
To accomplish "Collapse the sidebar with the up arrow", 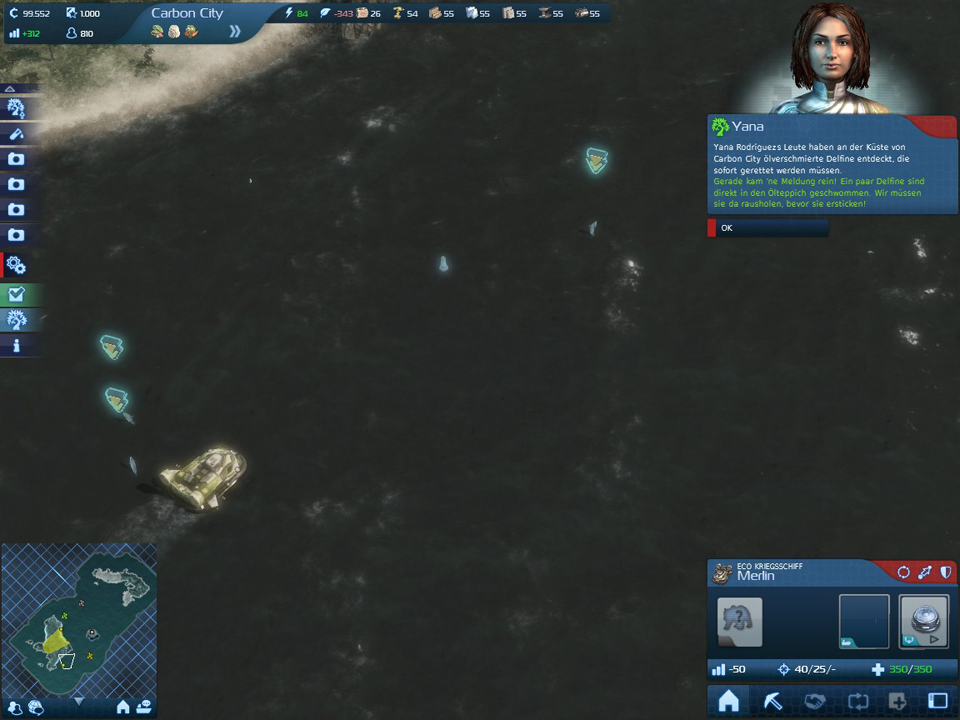I will point(10,89).
